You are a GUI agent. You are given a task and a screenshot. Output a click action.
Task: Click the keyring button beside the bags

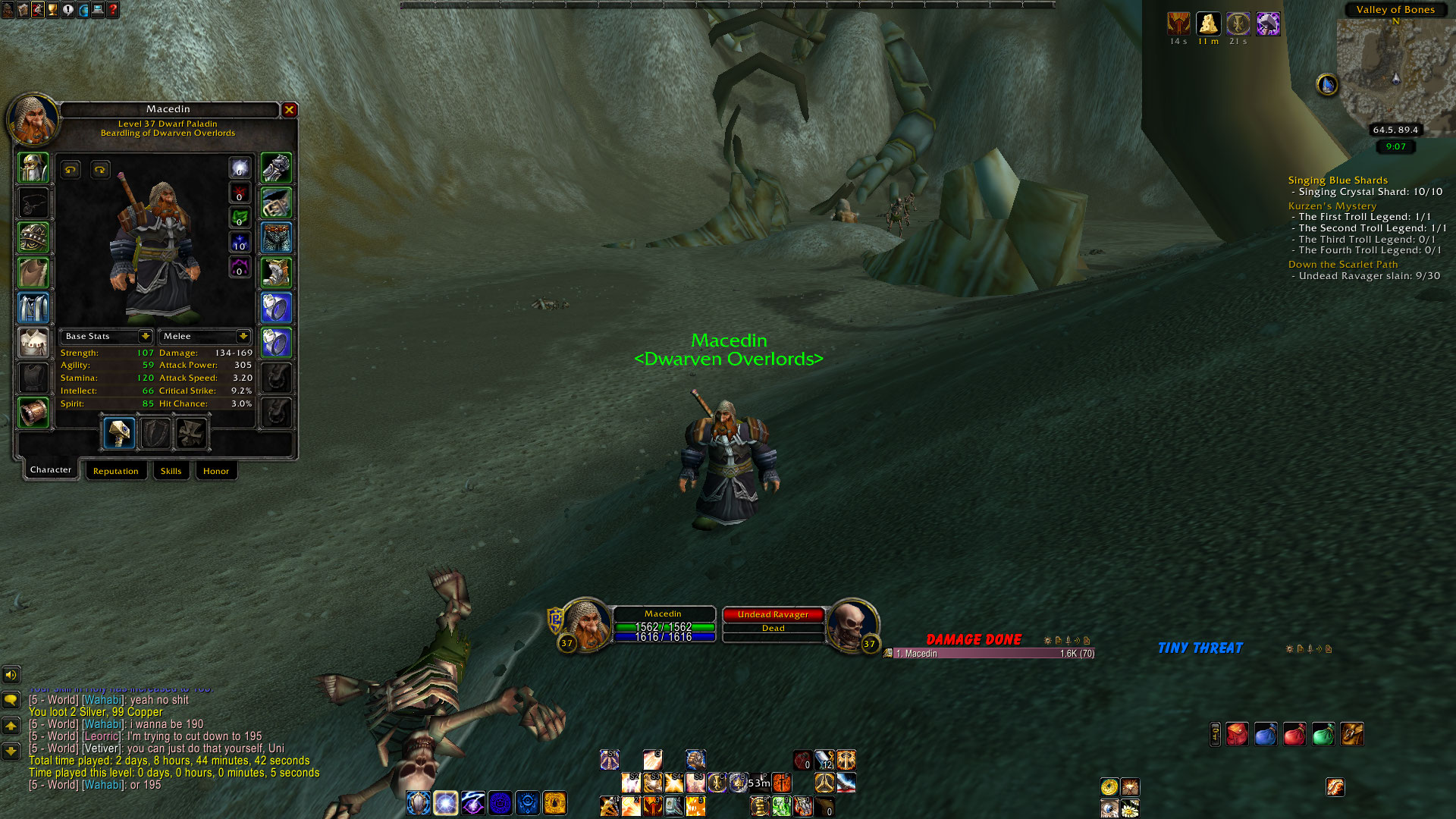click(1215, 734)
